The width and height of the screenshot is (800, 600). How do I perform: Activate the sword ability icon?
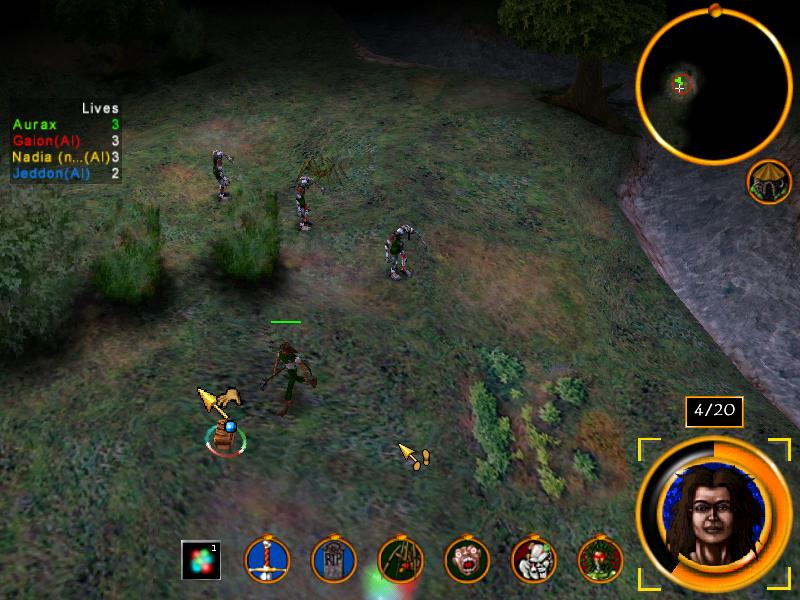click(267, 561)
